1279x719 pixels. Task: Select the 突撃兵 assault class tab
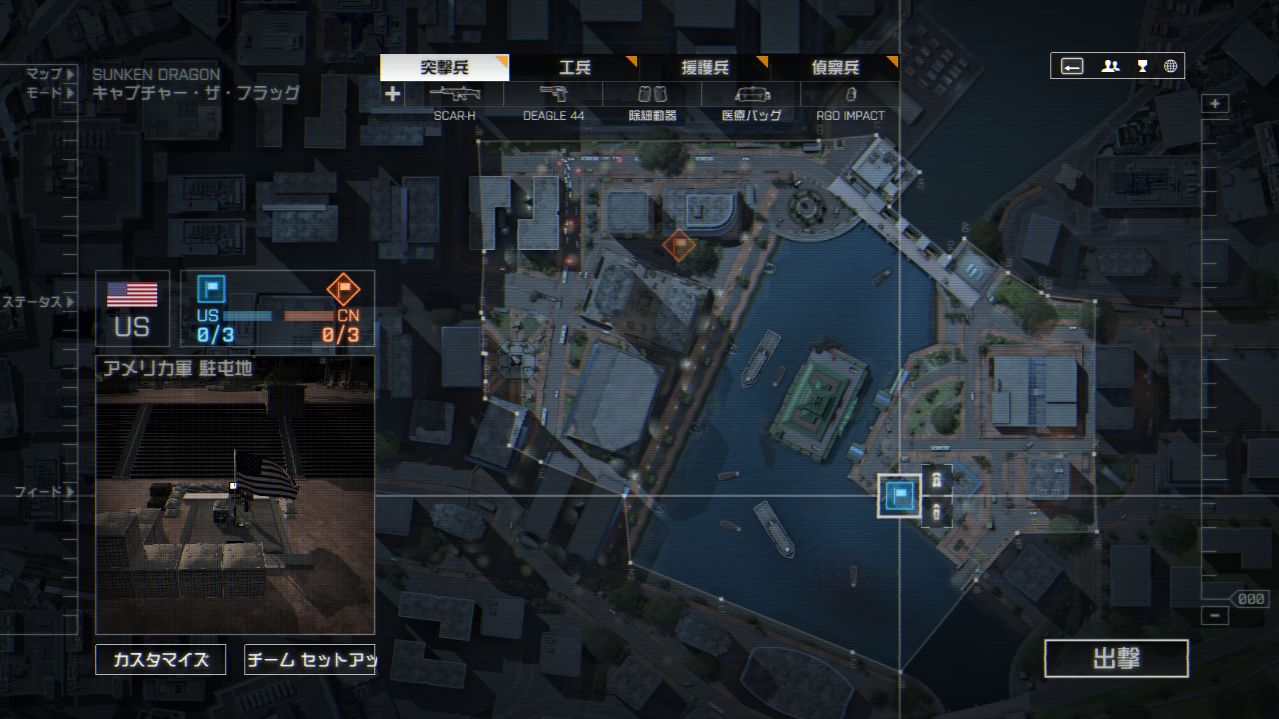pyautogui.click(x=444, y=68)
